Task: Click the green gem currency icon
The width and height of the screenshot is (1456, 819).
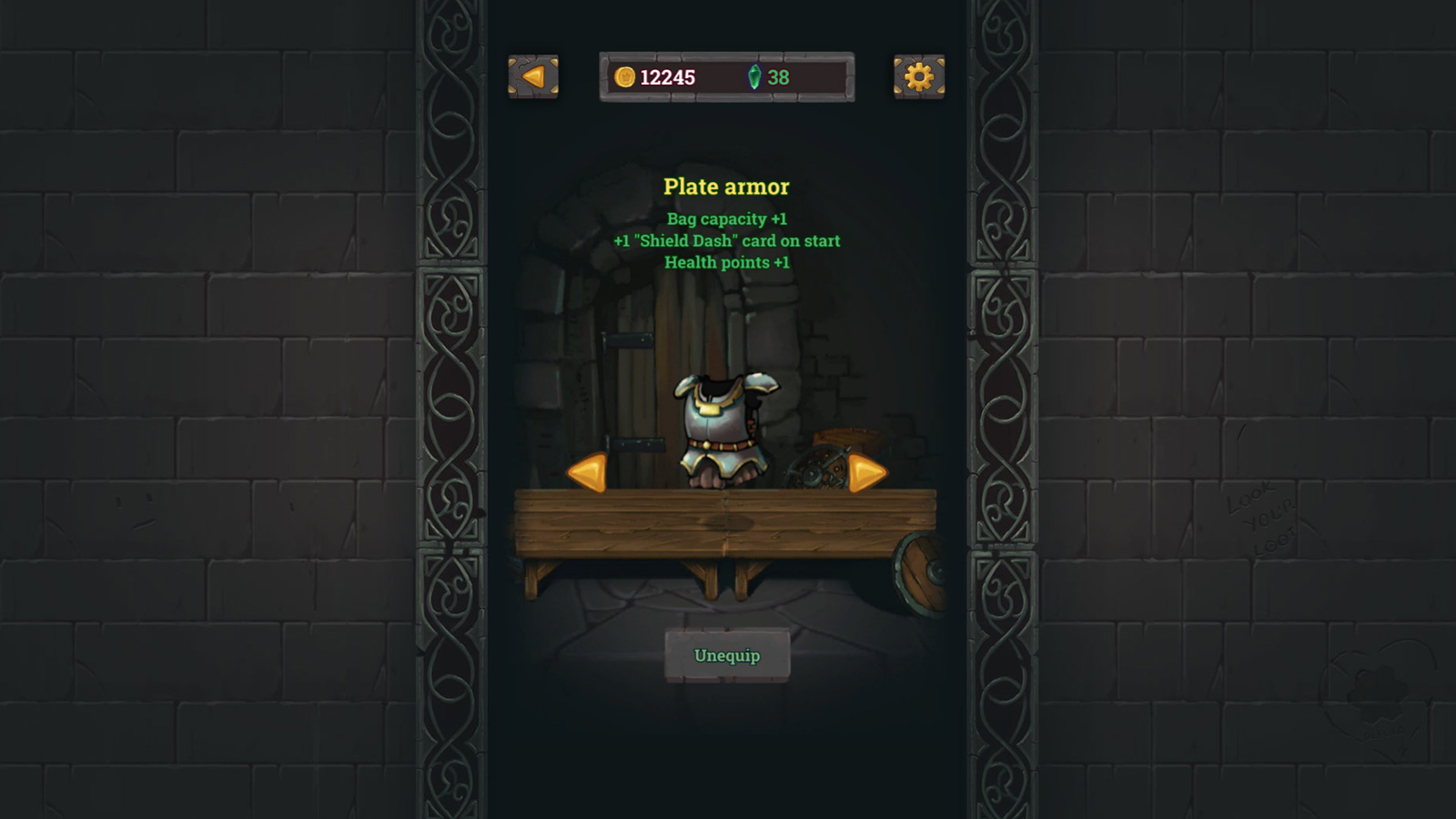Action: click(x=755, y=77)
